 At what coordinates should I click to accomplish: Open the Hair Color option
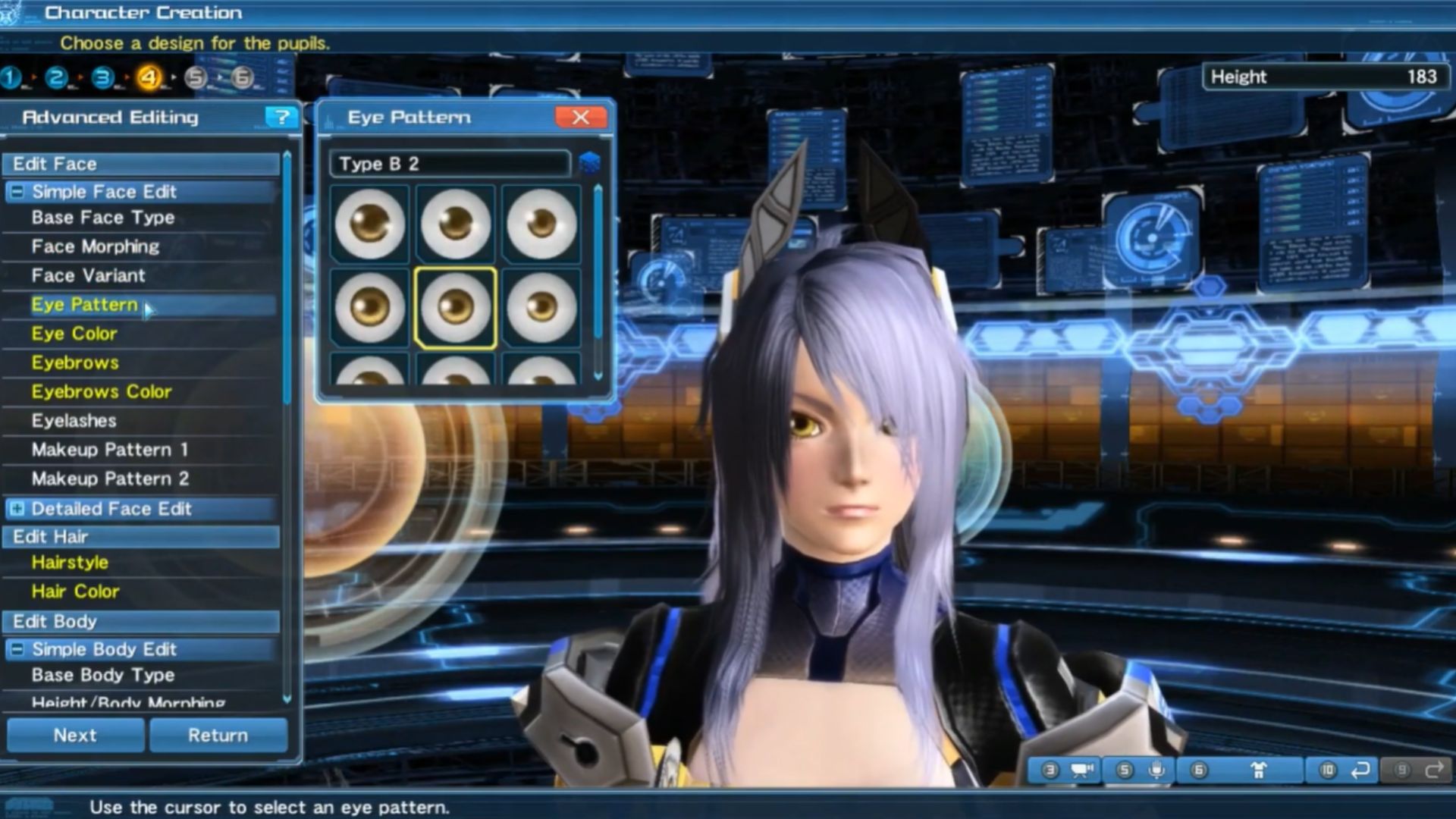(75, 591)
